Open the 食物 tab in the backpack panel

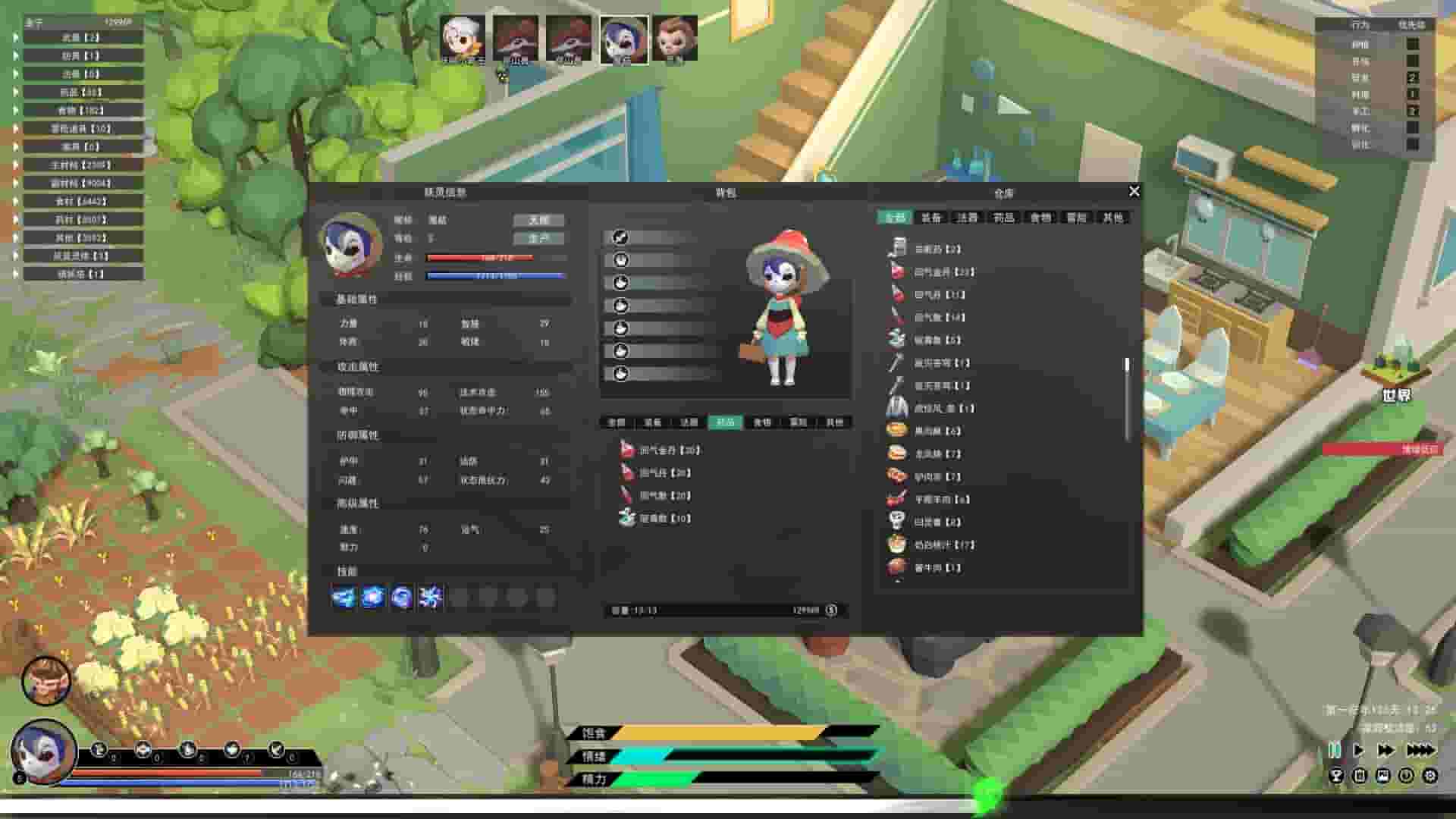[761, 422]
